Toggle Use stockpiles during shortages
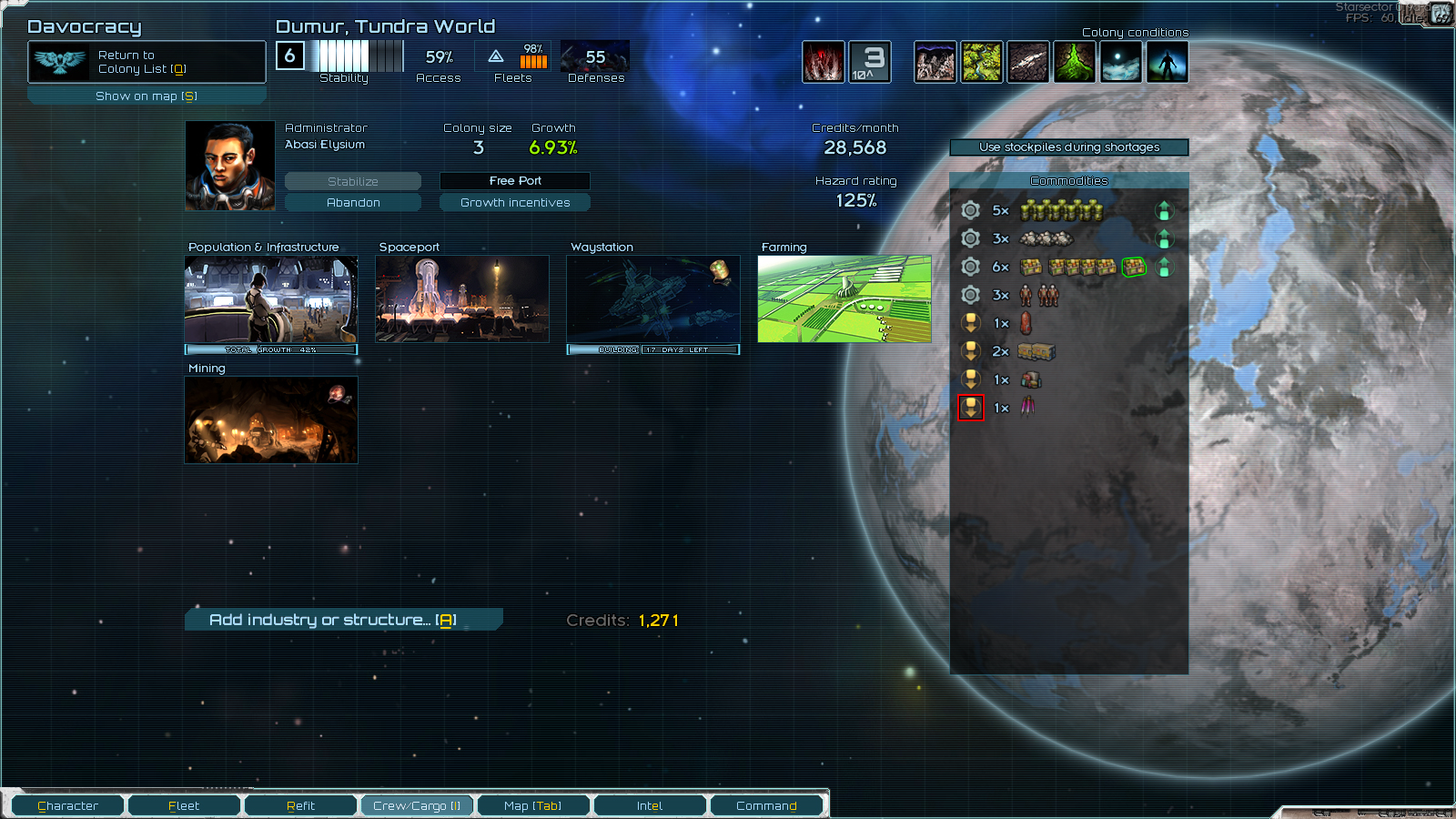This screenshot has height=819, width=1456. (1069, 147)
